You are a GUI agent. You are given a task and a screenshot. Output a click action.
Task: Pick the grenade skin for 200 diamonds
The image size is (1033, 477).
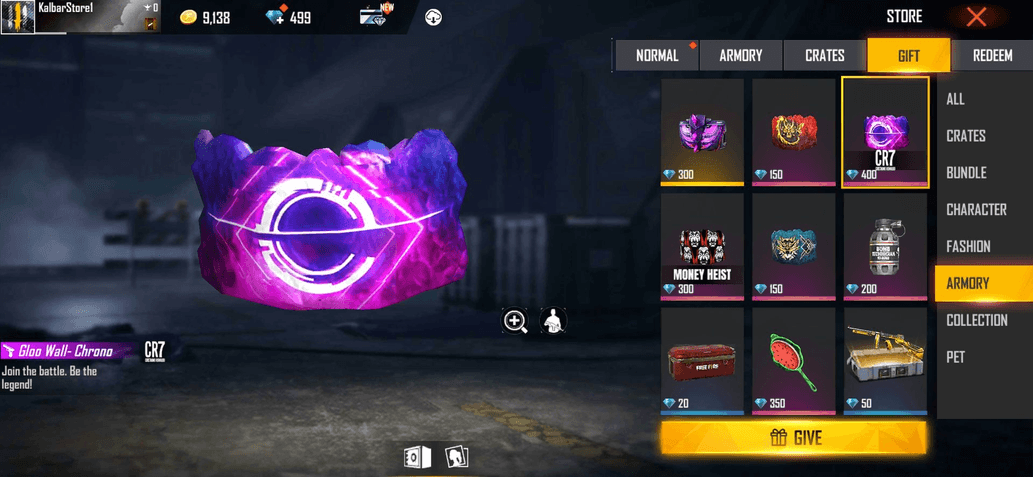(x=885, y=246)
